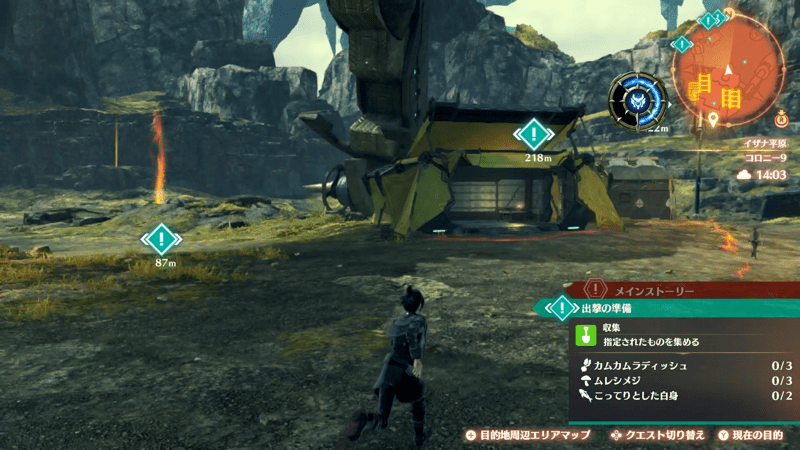The height and width of the screenshot is (450, 800).
Task: Click the blue circular target emblem
Action: tap(638, 100)
